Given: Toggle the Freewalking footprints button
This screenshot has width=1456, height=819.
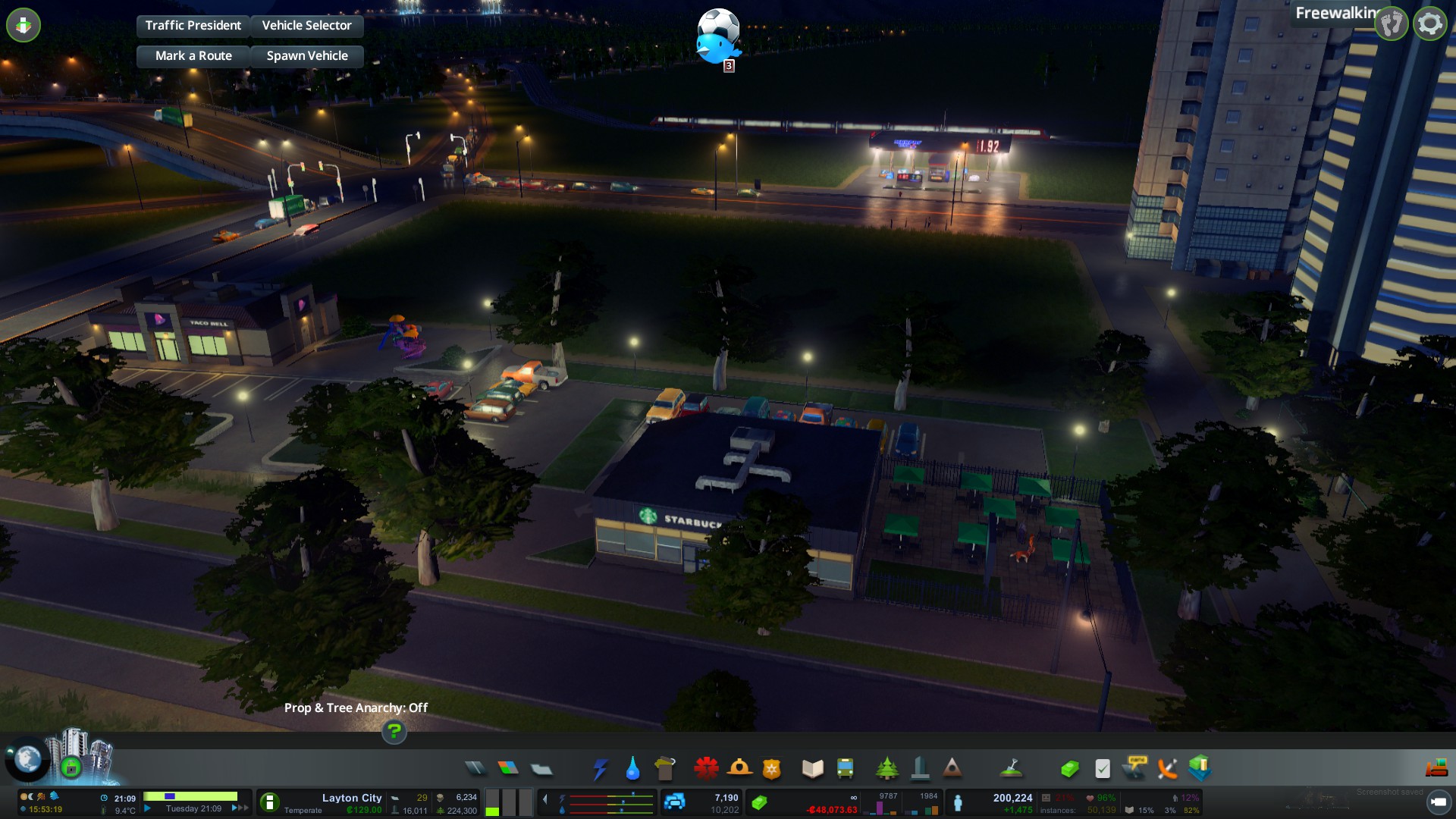Looking at the screenshot, I should 1391,24.
